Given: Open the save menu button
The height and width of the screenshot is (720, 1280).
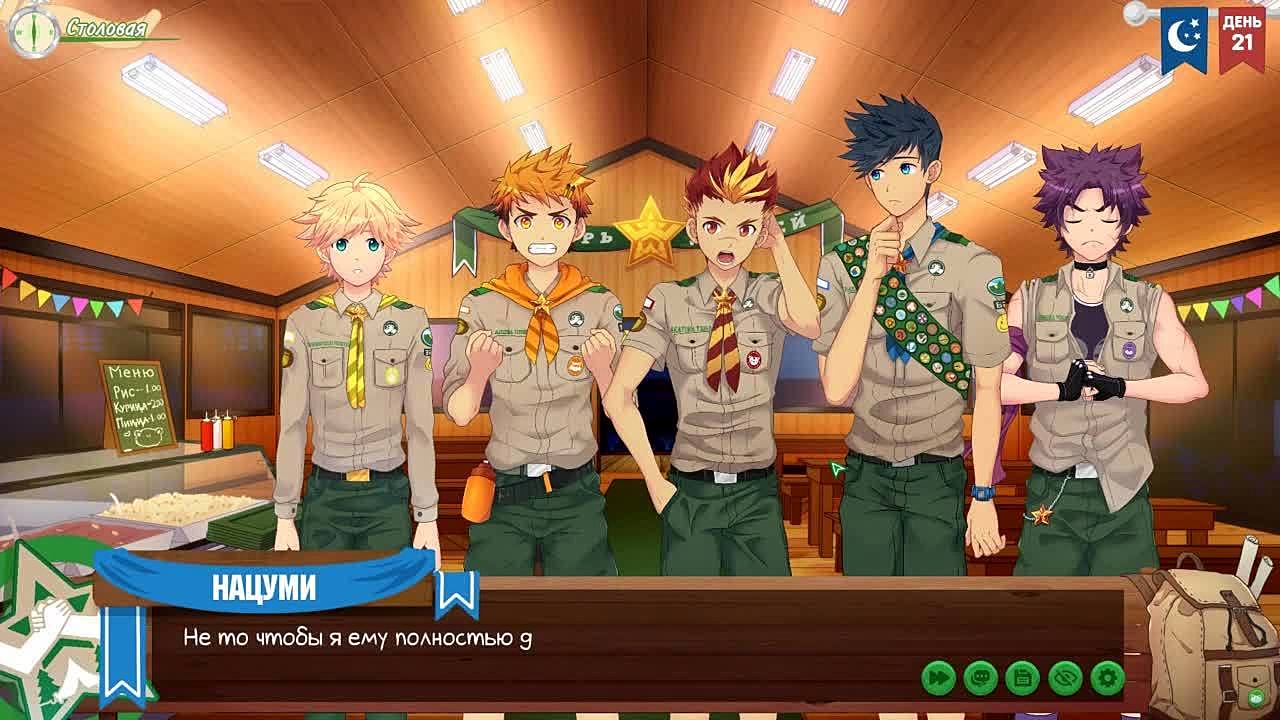Looking at the screenshot, I should [1022, 678].
